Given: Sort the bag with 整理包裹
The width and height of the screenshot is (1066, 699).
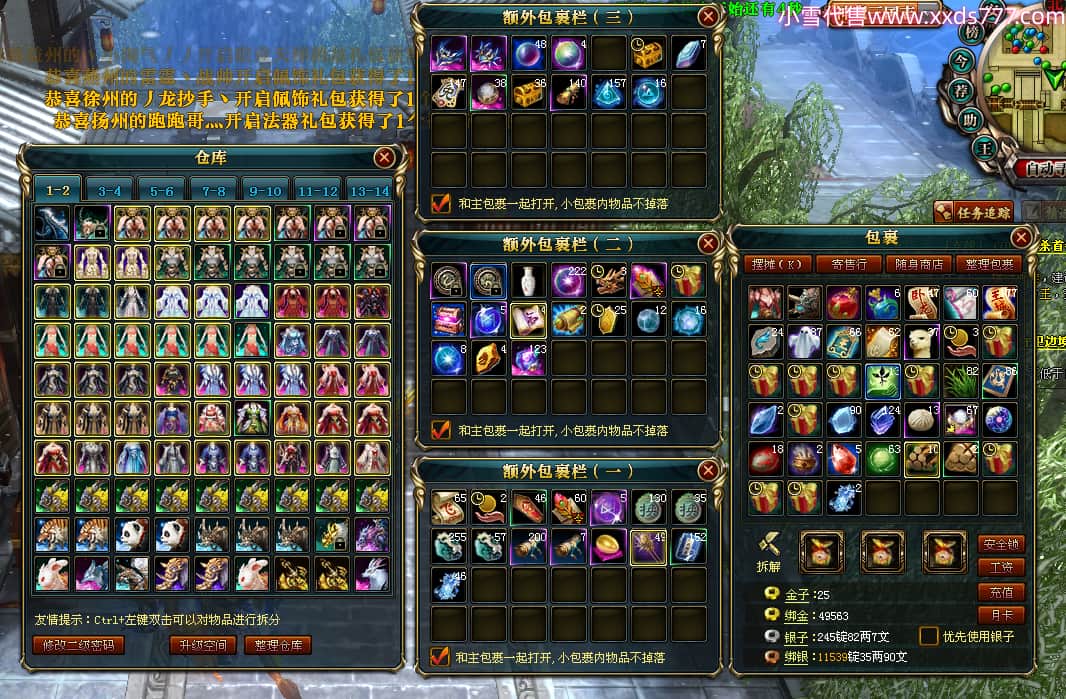Looking at the screenshot, I should click(987, 264).
